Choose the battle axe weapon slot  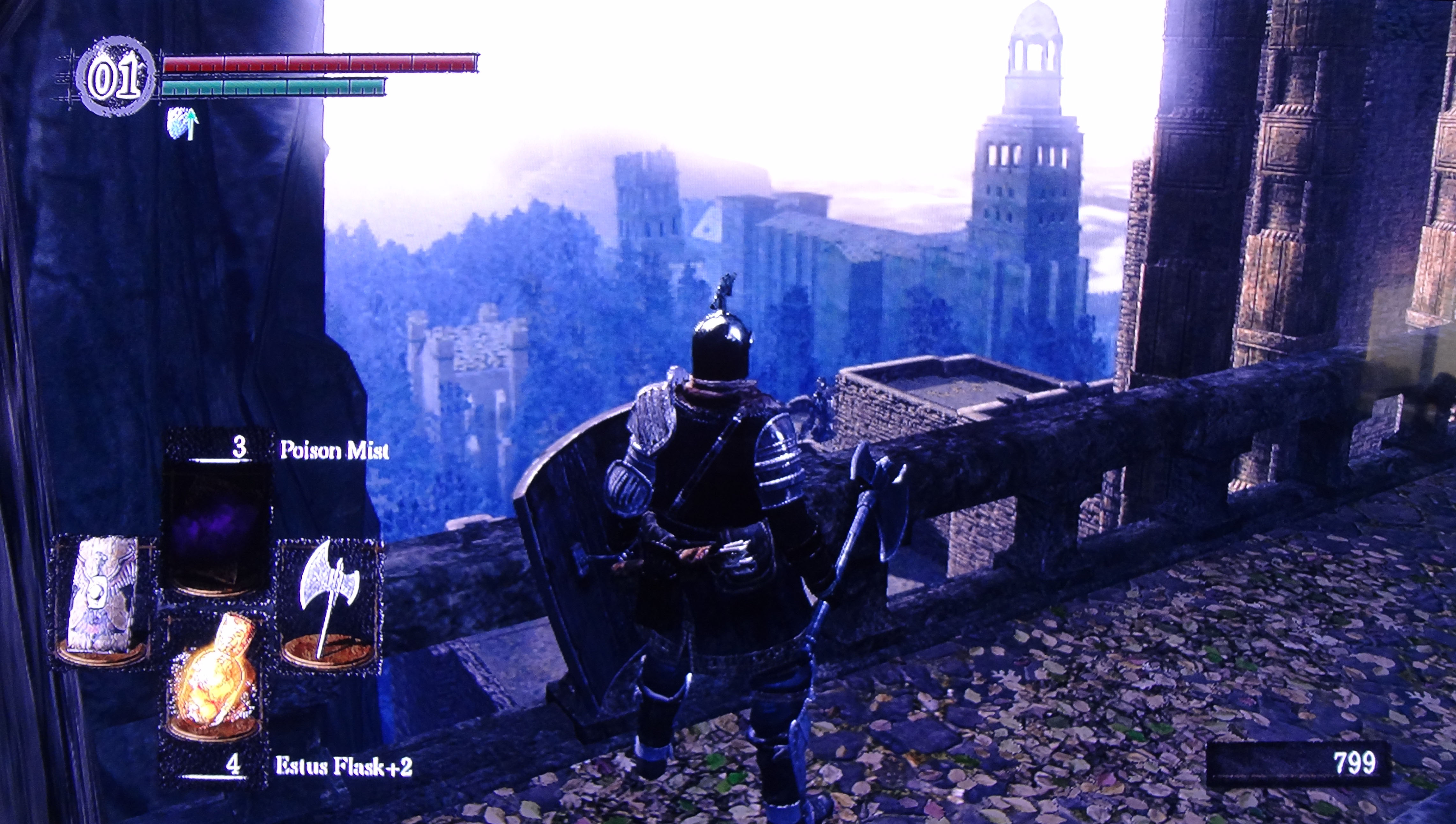pos(328,604)
